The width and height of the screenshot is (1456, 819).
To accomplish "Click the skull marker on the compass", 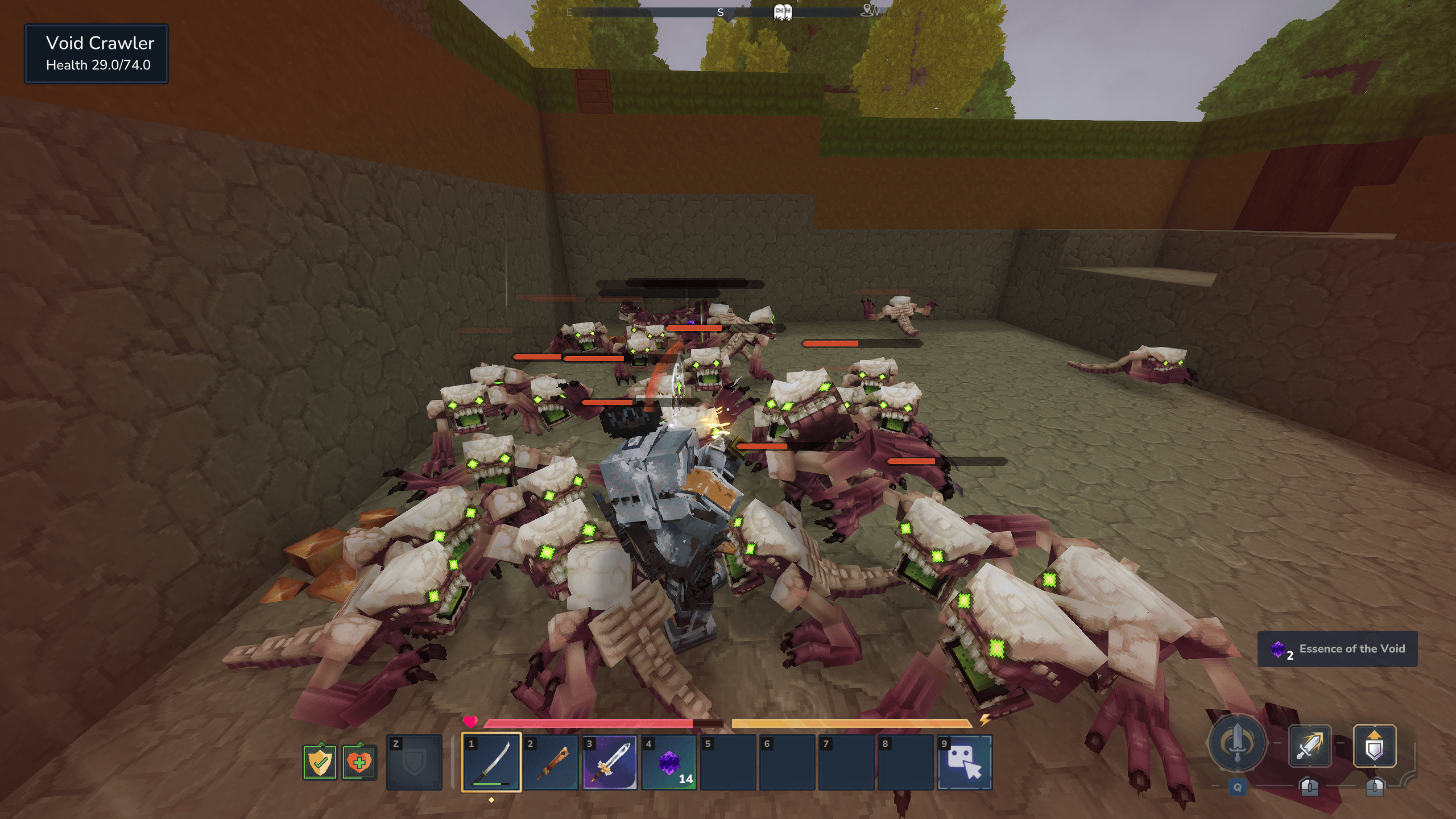I will 783,11.
